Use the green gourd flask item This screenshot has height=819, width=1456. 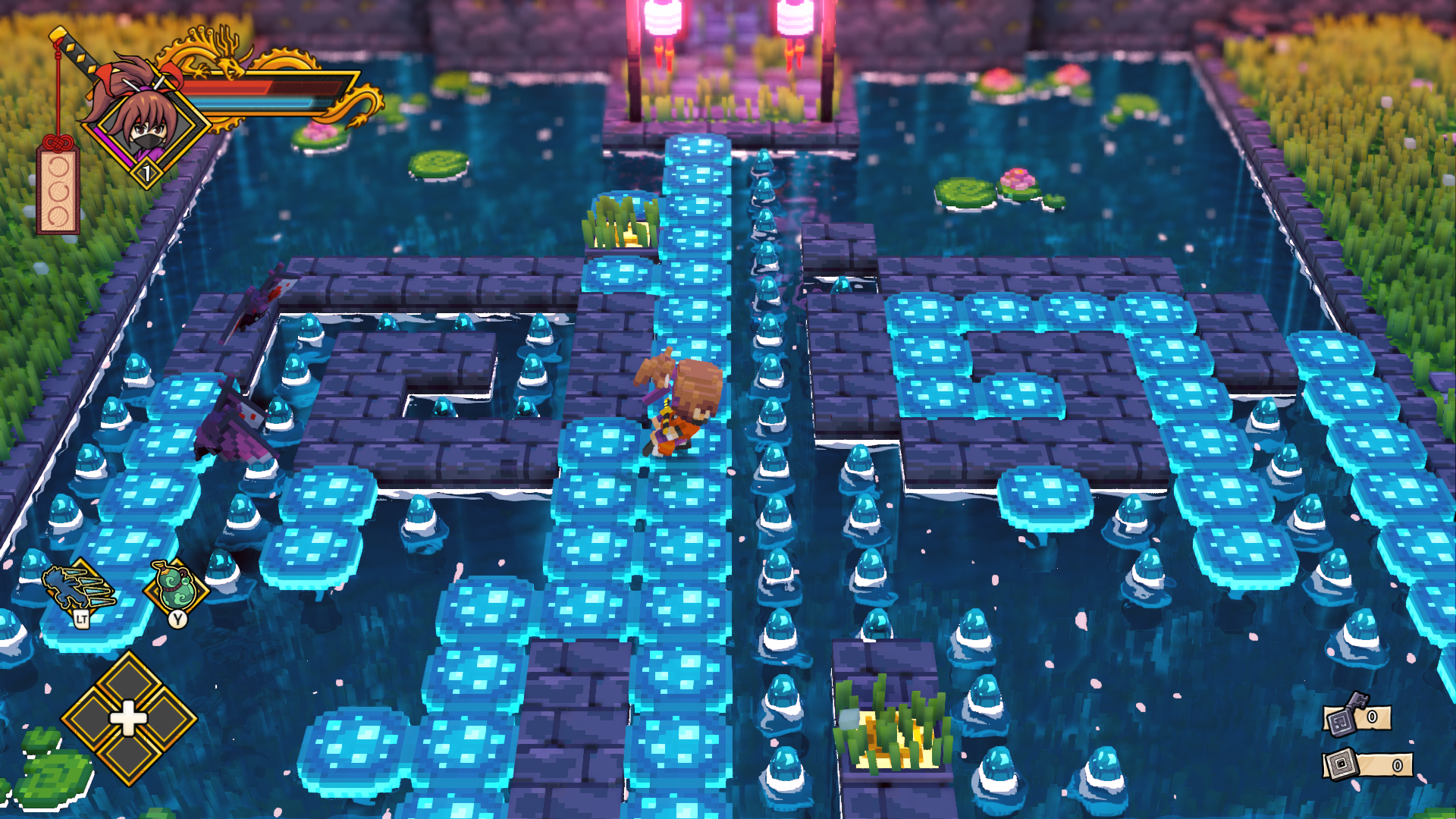(177, 586)
